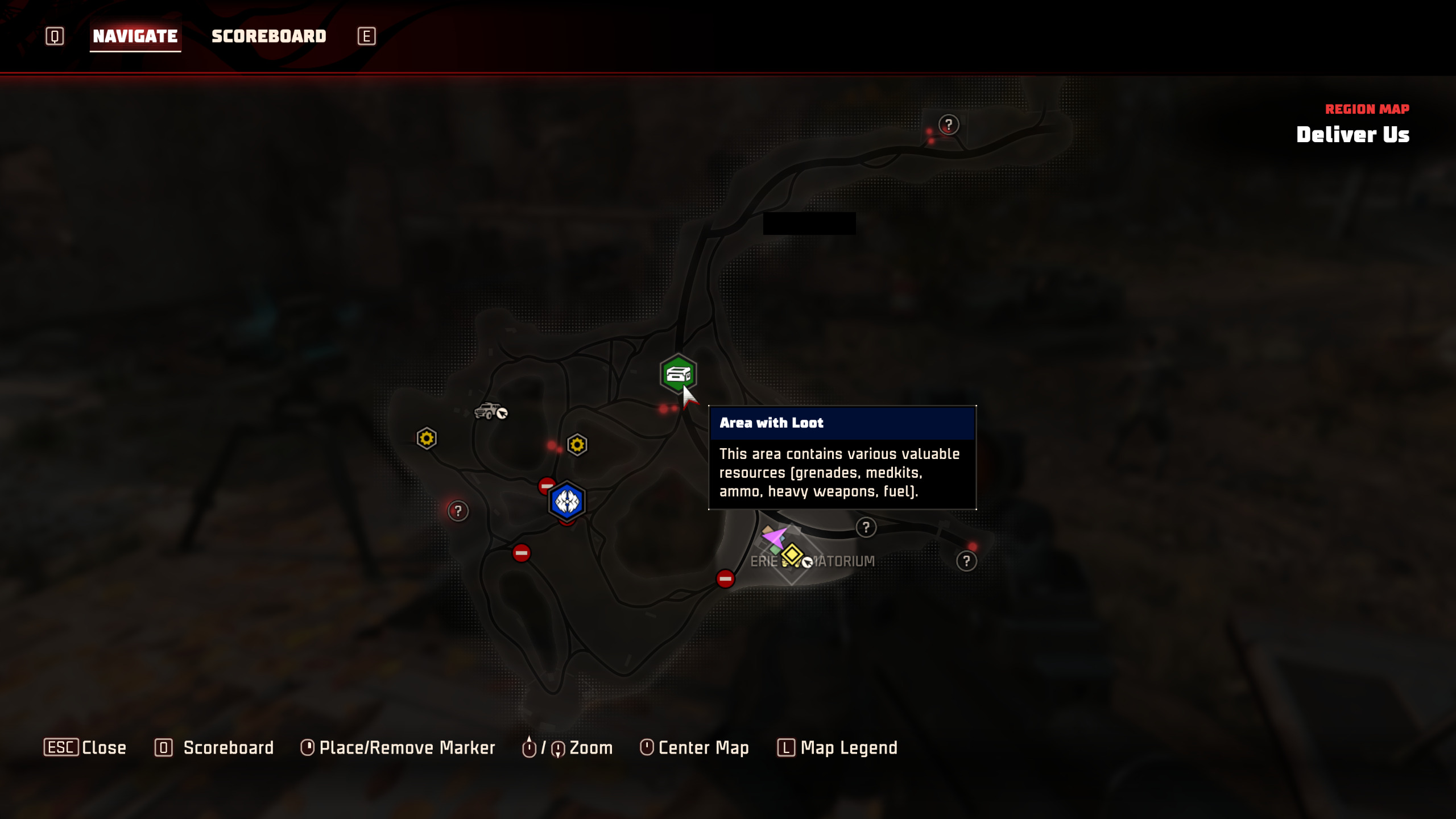Click the green loot area marker
Image resolution: width=1456 pixels, height=819 pixels.
tap(677, 374)
